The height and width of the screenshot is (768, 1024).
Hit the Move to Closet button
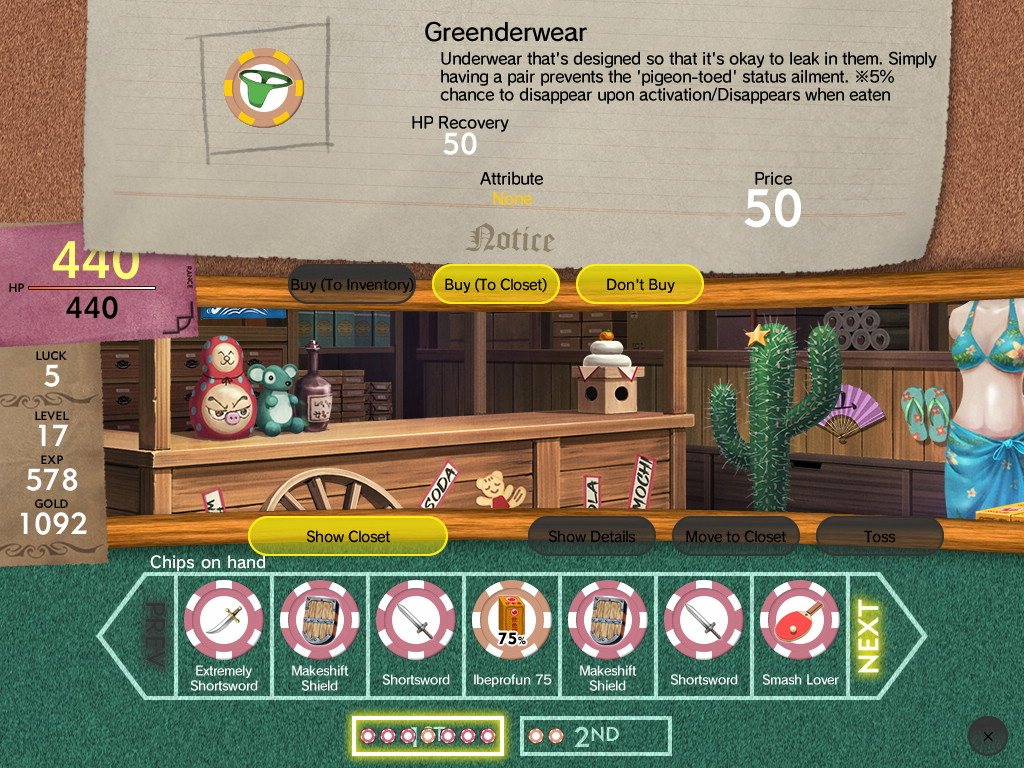[x=736, y=537]
